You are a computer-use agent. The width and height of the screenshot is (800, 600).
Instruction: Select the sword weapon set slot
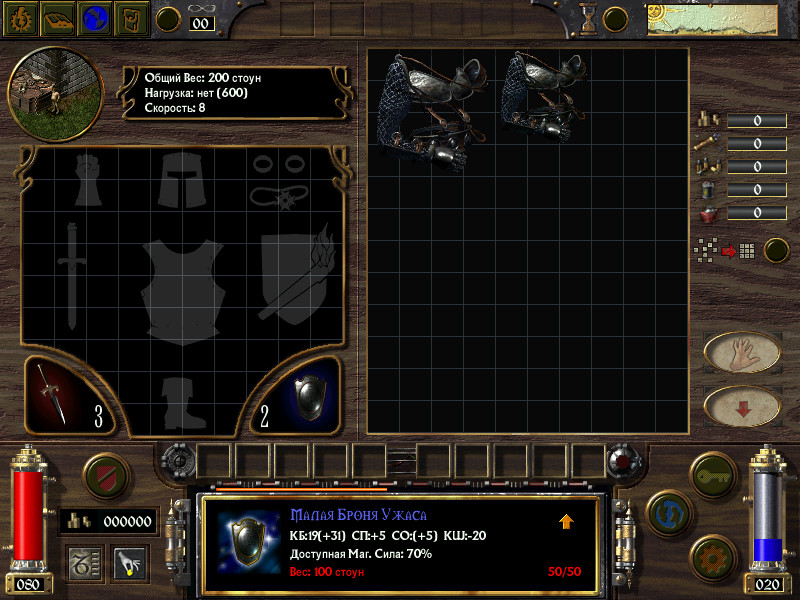[x=70, y=395]
